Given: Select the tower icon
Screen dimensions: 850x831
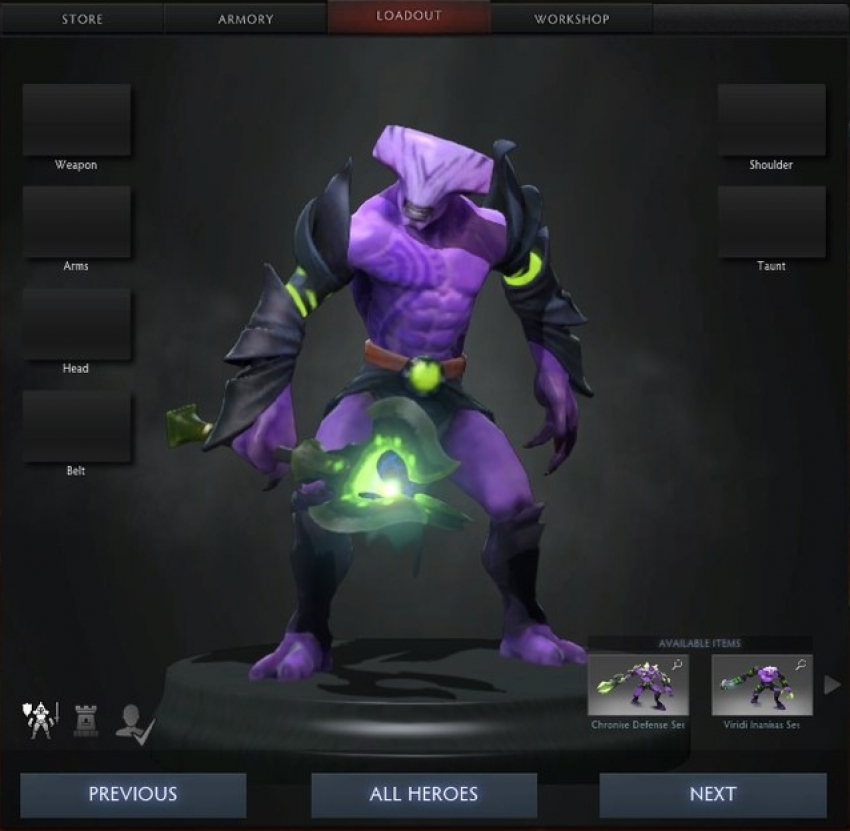Looking at the screenshot, I should (86, 720).
